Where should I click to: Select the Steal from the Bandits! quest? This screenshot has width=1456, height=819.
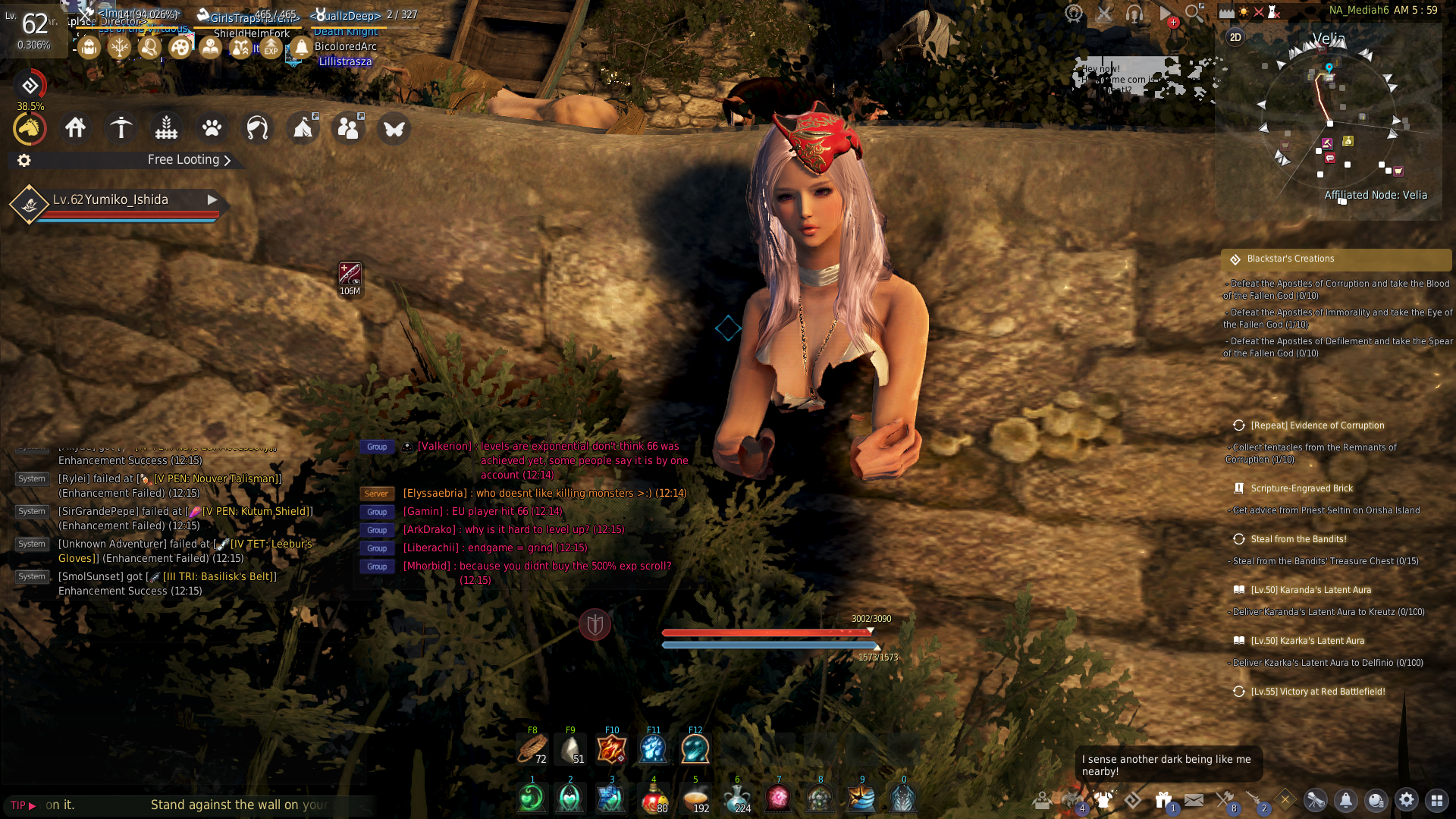click(1298, 539)
